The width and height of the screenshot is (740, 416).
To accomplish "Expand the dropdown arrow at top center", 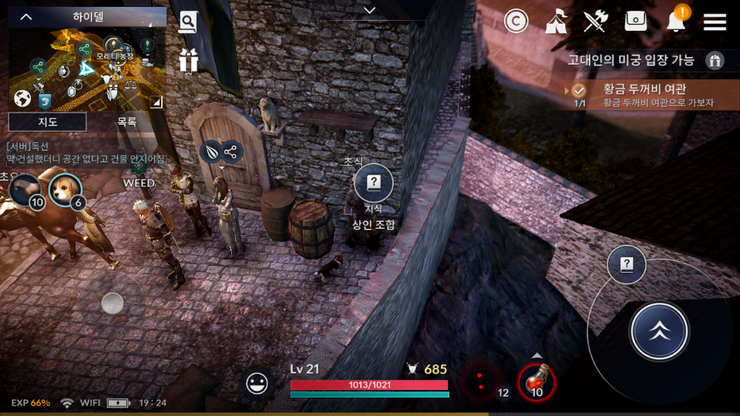I will pyautogui.click(x=370, y=10).
